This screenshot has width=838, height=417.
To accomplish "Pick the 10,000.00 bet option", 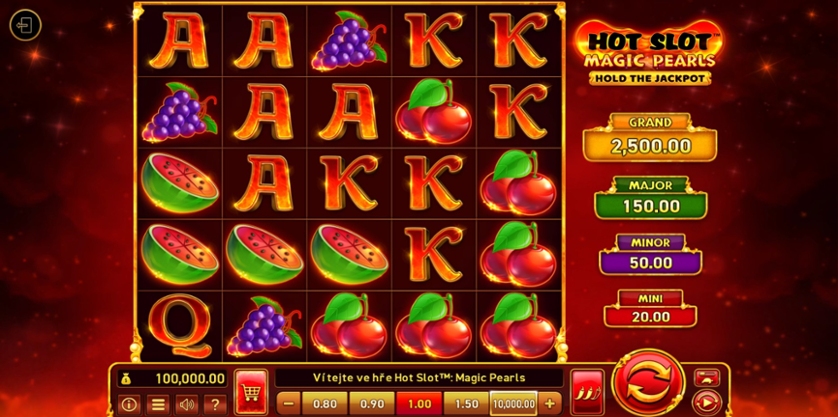I will tap(514, 403).
